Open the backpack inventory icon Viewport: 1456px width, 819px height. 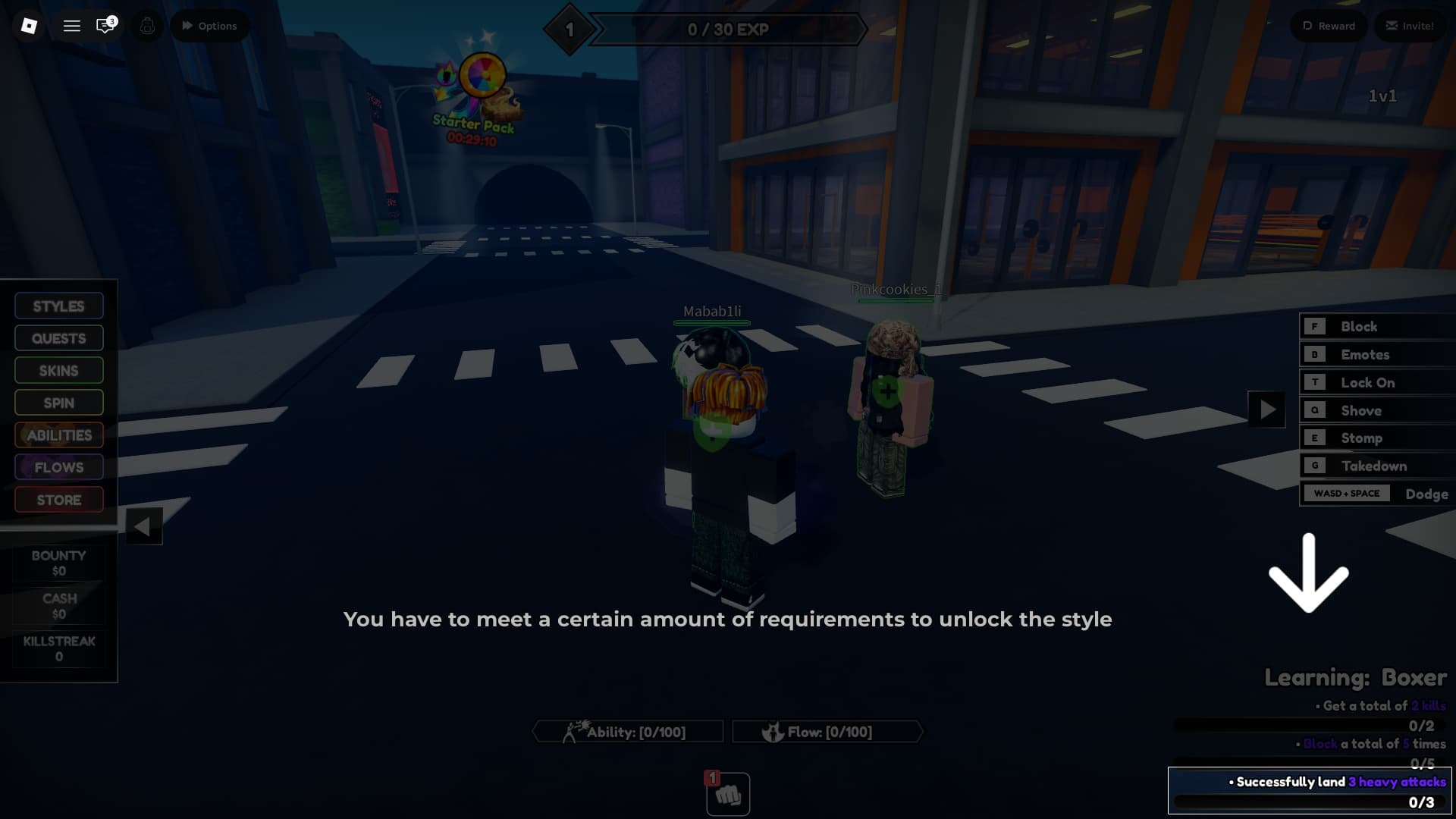tap(147, 25)
